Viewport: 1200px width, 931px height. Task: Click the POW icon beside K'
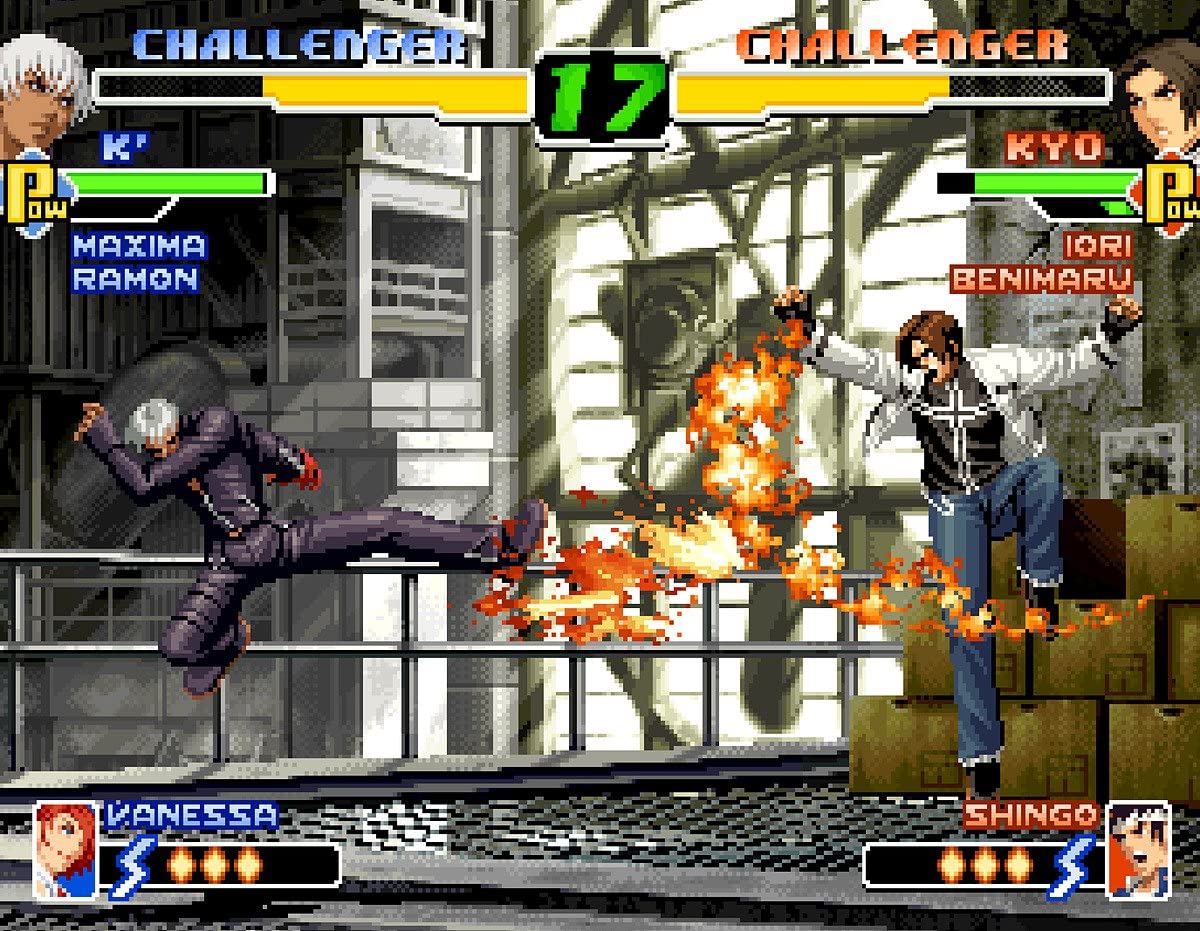tap(36, 193)
